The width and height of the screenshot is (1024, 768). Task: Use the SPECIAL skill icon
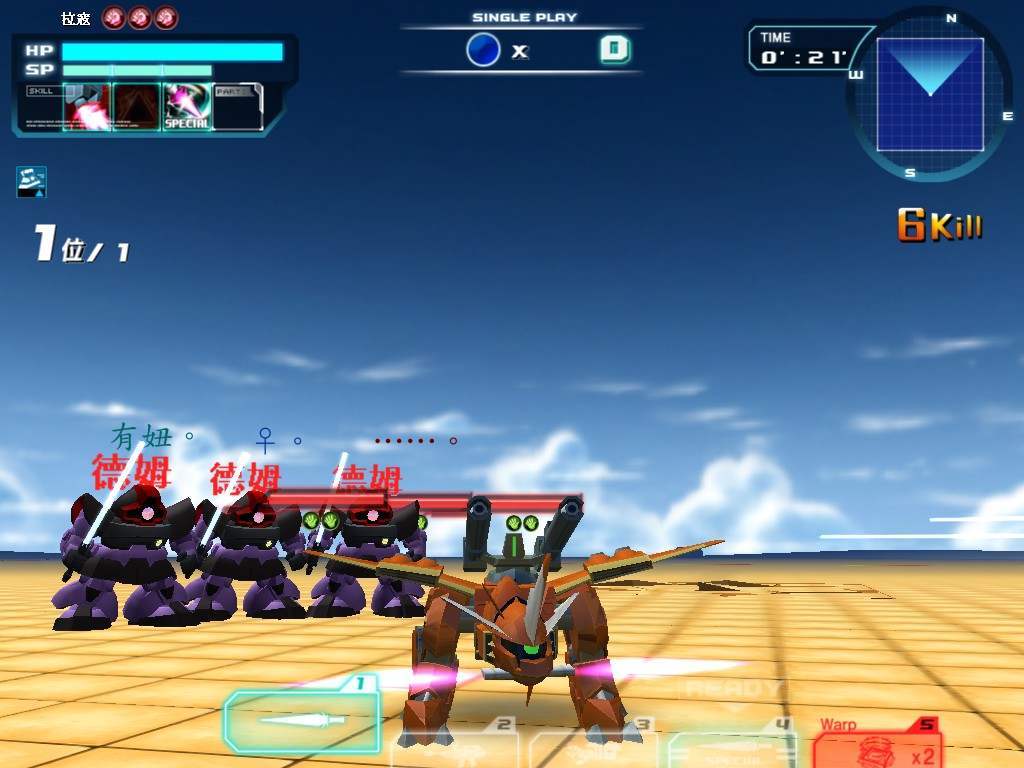[x=187, y=107]
